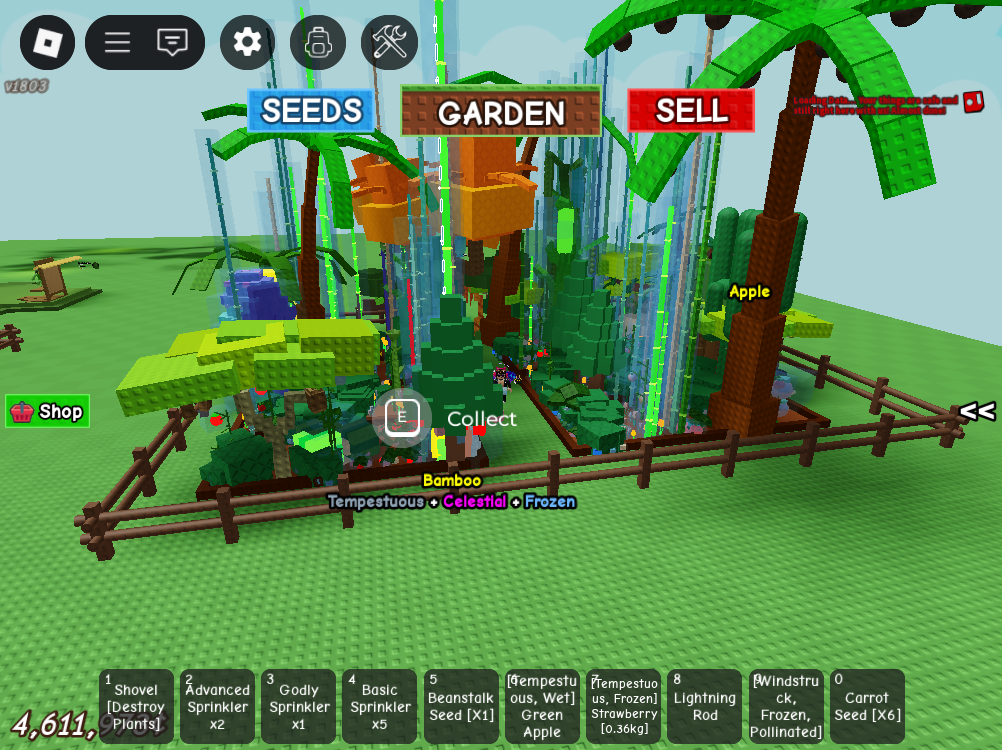Open the Roblox main menu logo
The width and height of the screenshot is (1002, 750).
47,42
